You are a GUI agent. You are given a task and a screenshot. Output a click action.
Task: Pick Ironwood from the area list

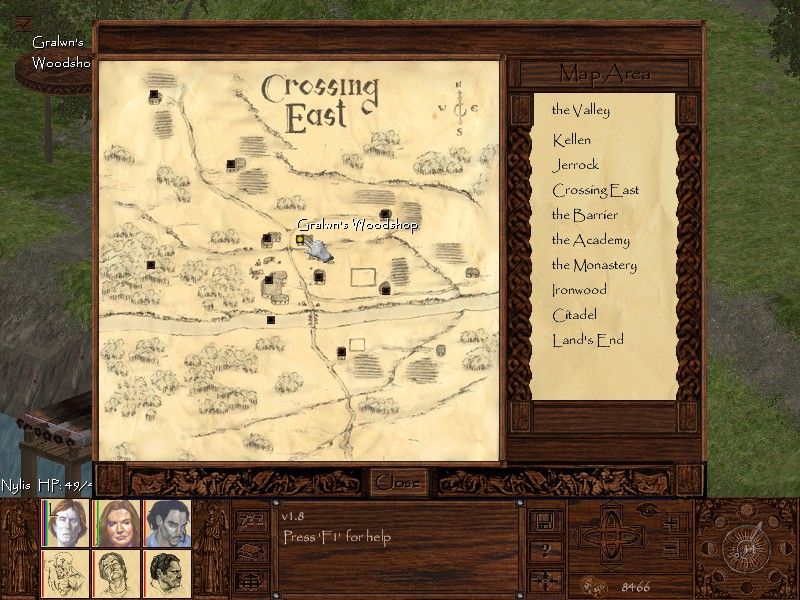coord(579,290)
